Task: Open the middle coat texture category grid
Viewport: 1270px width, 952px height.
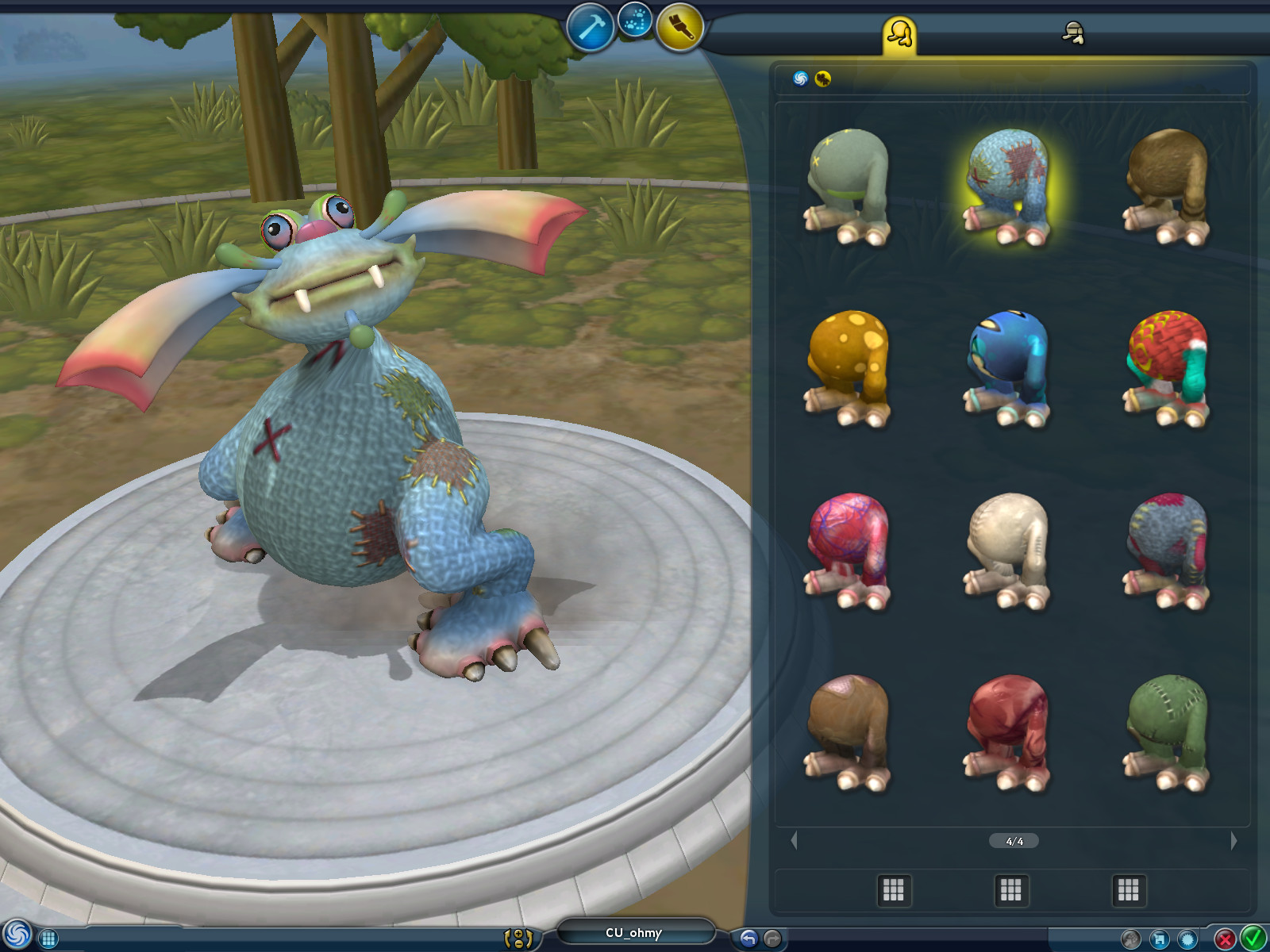Action: 1012,890
